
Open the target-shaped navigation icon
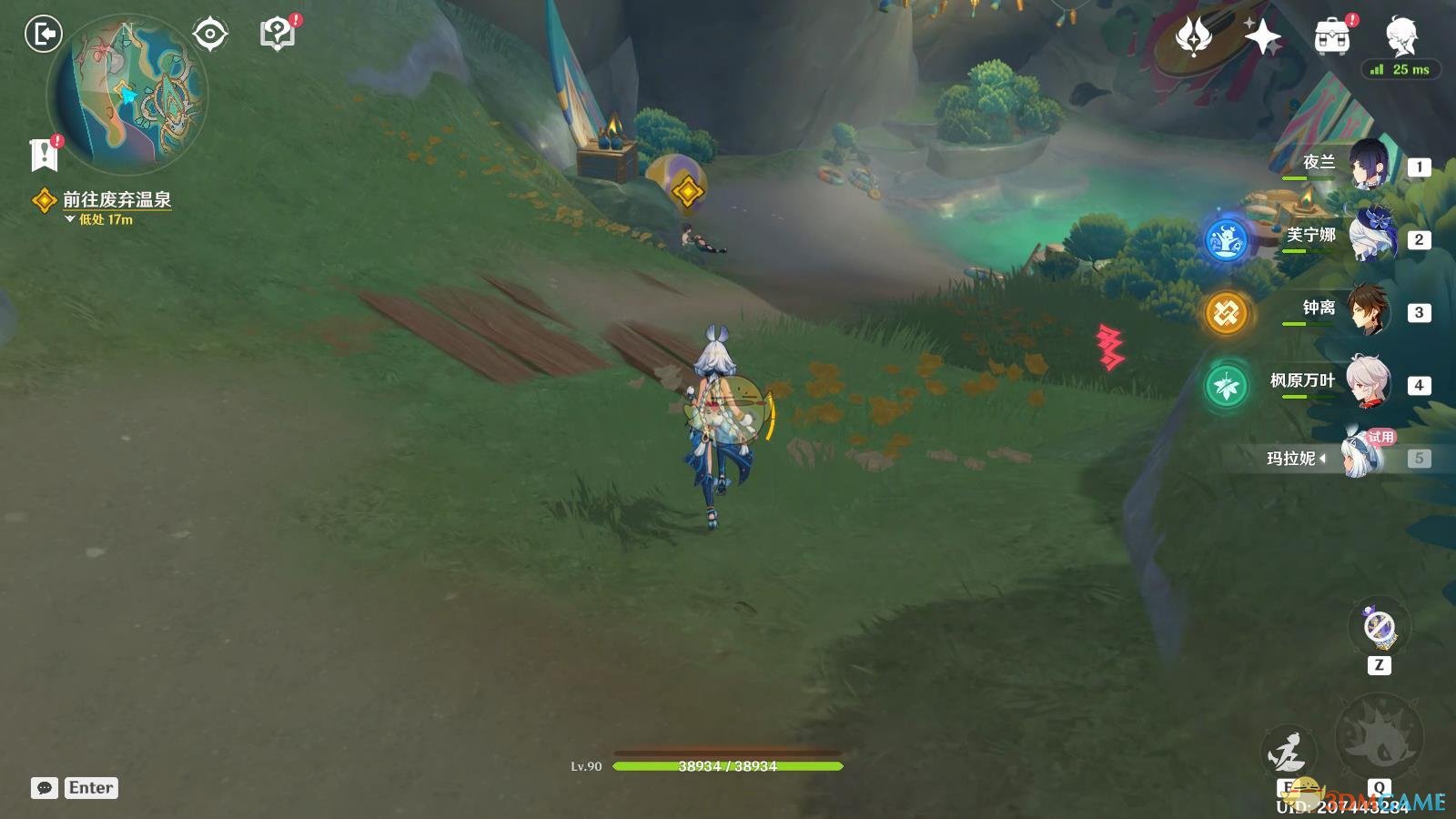[x=210, y=35]
